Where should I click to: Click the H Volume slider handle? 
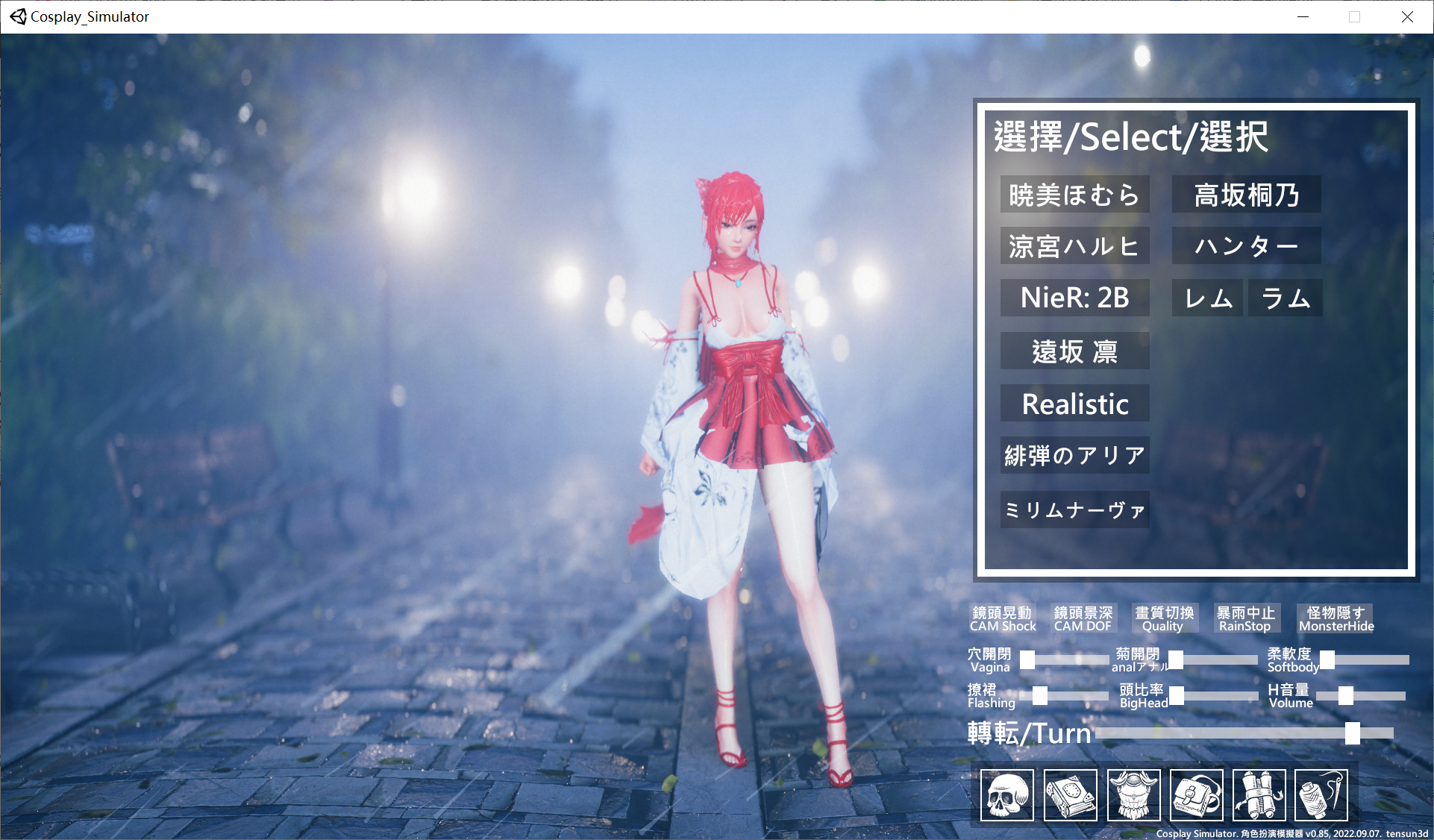1344,697
